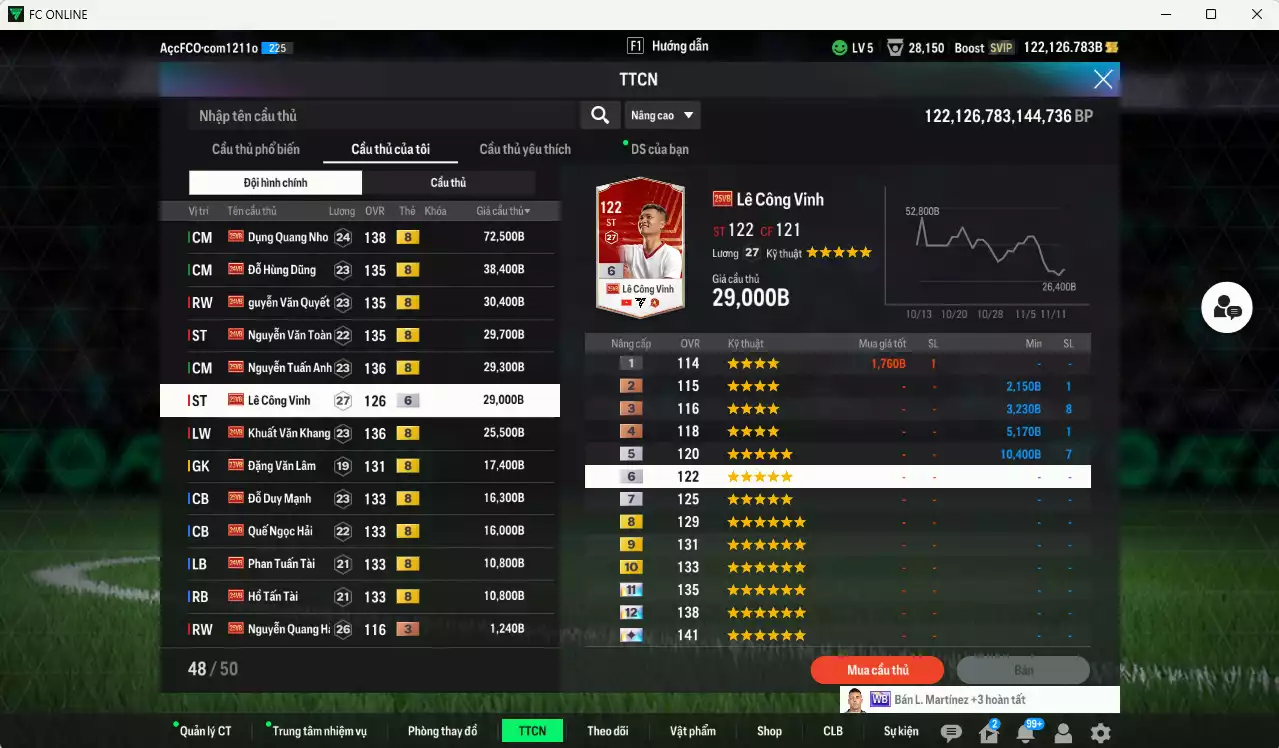
Task: Click the Mua cầu thủ button
Action: pyautogui.click(x=878, y=670)
